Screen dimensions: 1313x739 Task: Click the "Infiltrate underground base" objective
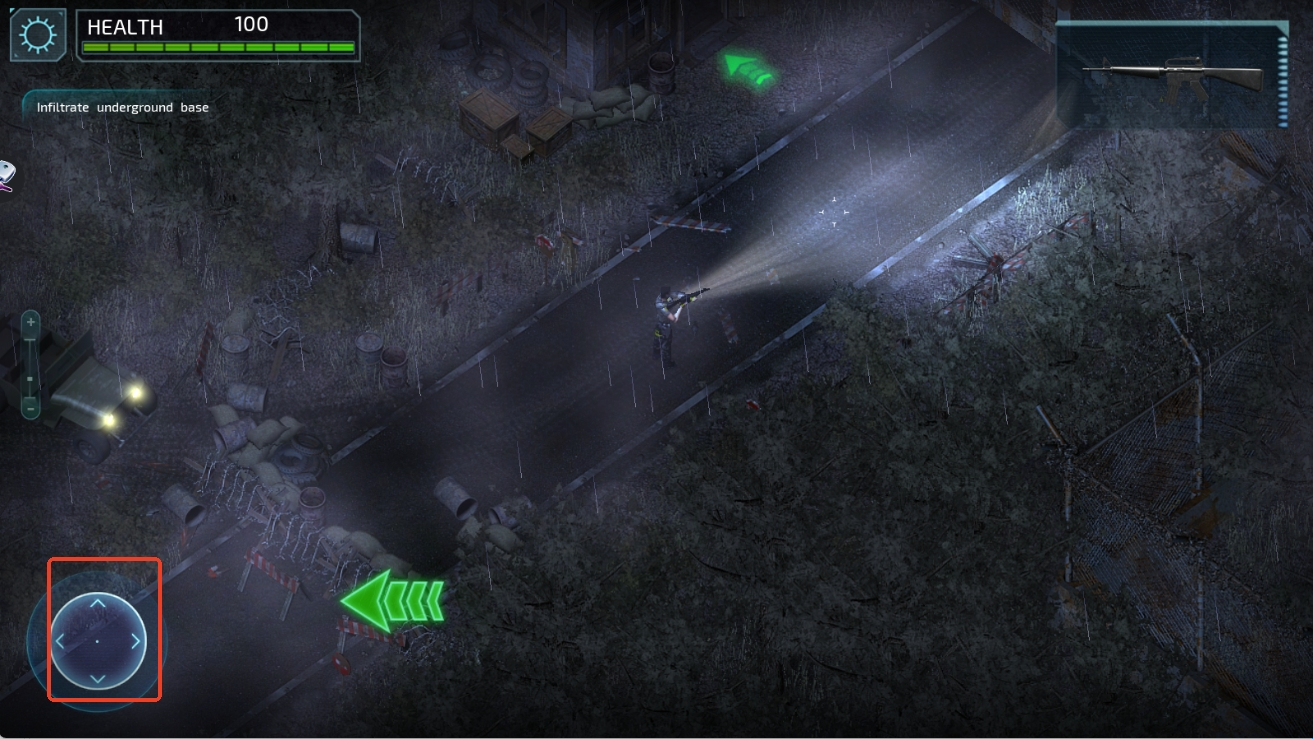pyautogui.click(x=122, y=107)
